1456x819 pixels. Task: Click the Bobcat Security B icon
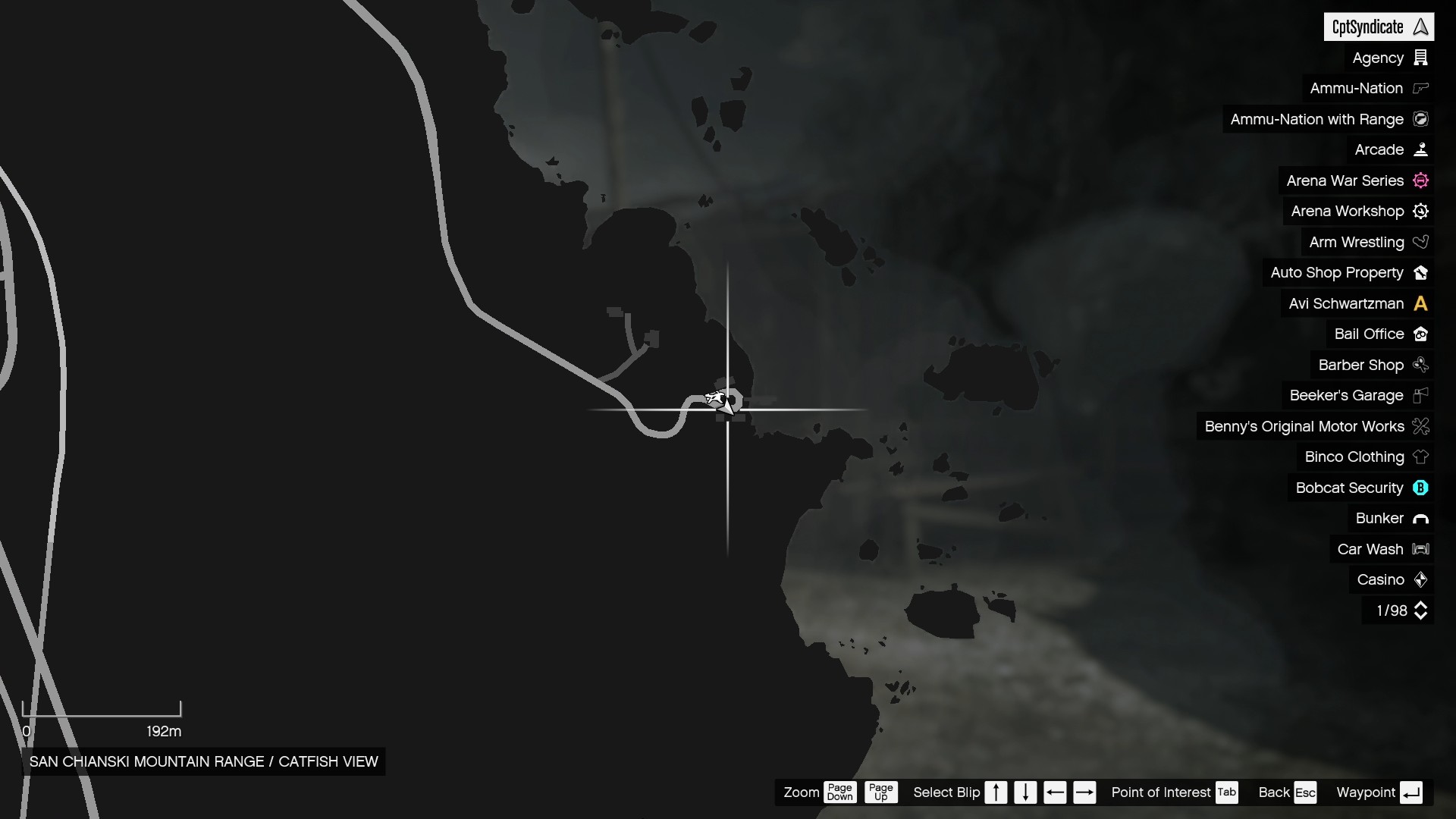[x=1421, y=488]
